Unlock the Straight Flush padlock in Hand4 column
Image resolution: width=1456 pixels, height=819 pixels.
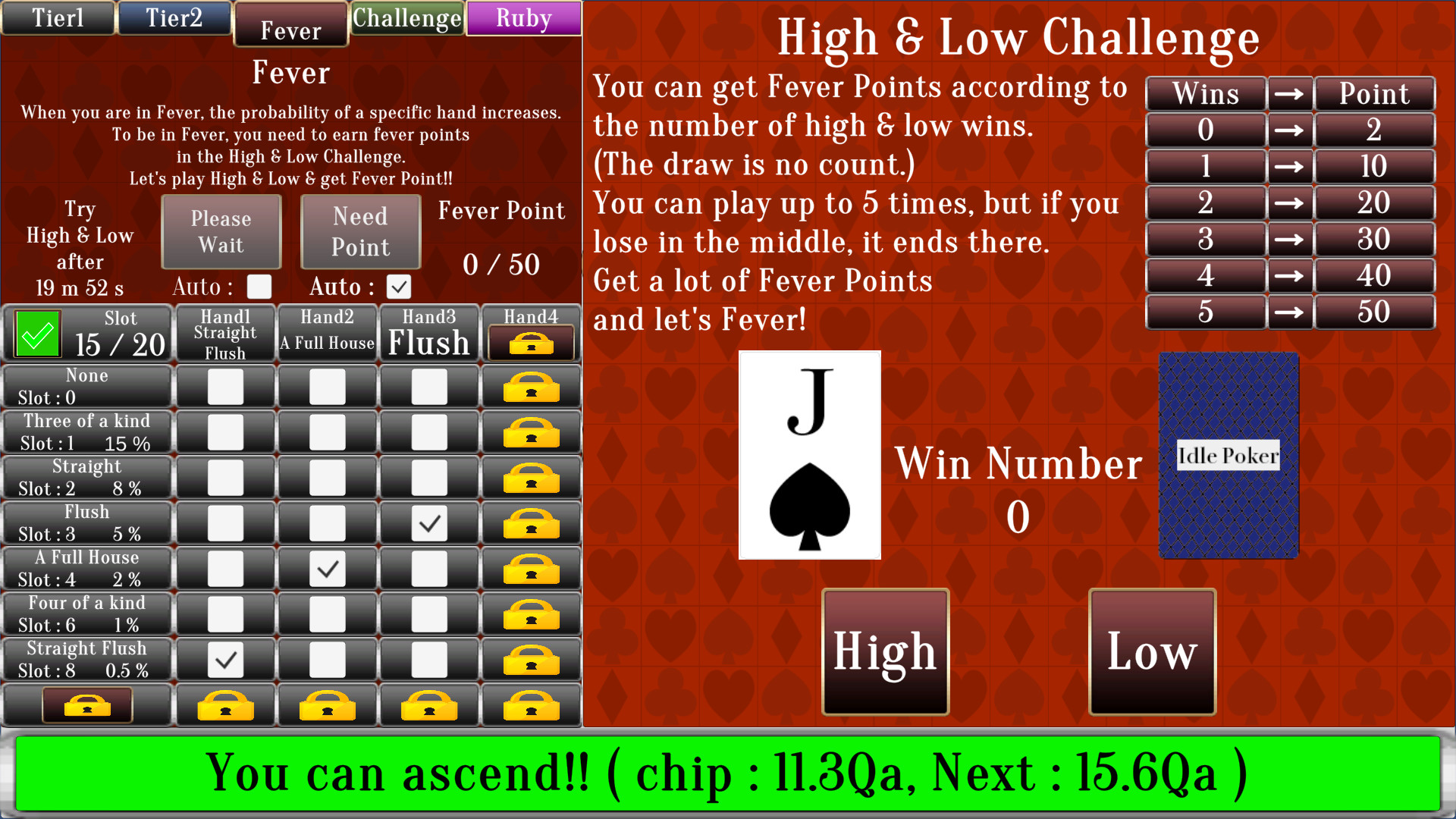pyautogui.click(x=530, y=659)
